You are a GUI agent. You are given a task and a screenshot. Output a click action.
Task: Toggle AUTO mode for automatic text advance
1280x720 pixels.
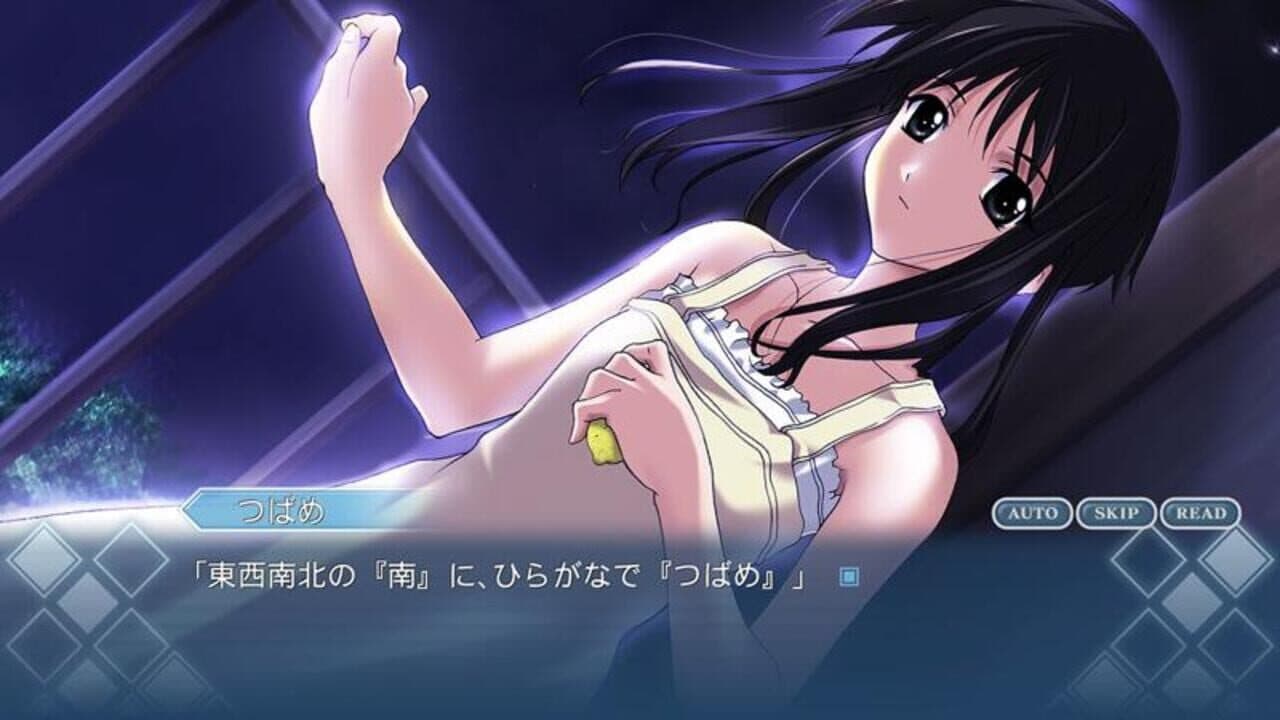pyautogui.click(x=1034, y=512)
